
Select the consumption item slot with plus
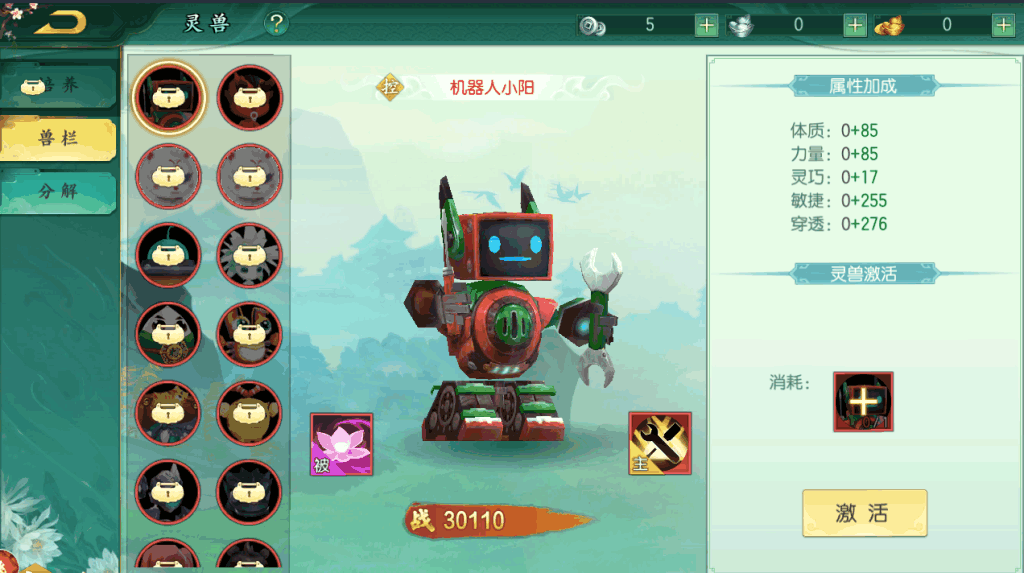coord(863,402)
